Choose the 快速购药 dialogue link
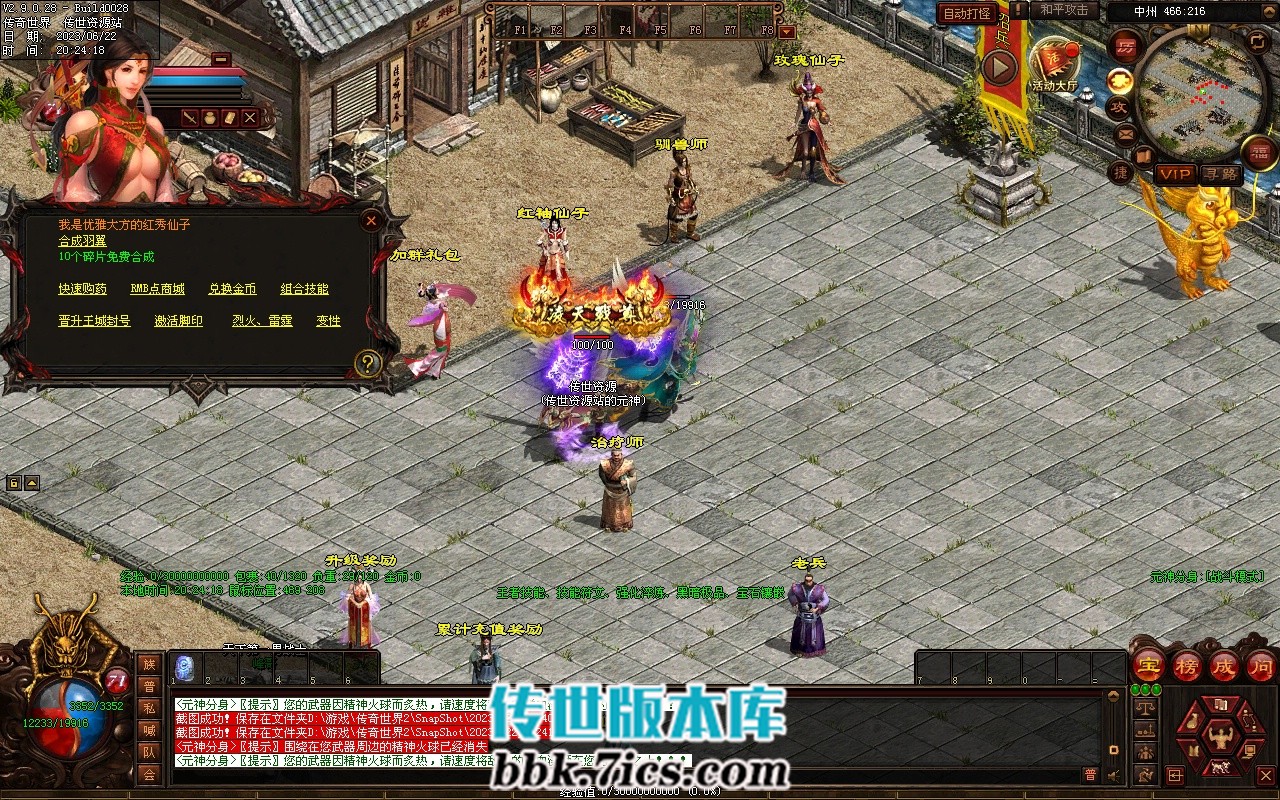Screen dimensions: 1280x800 tap(82, 289)
